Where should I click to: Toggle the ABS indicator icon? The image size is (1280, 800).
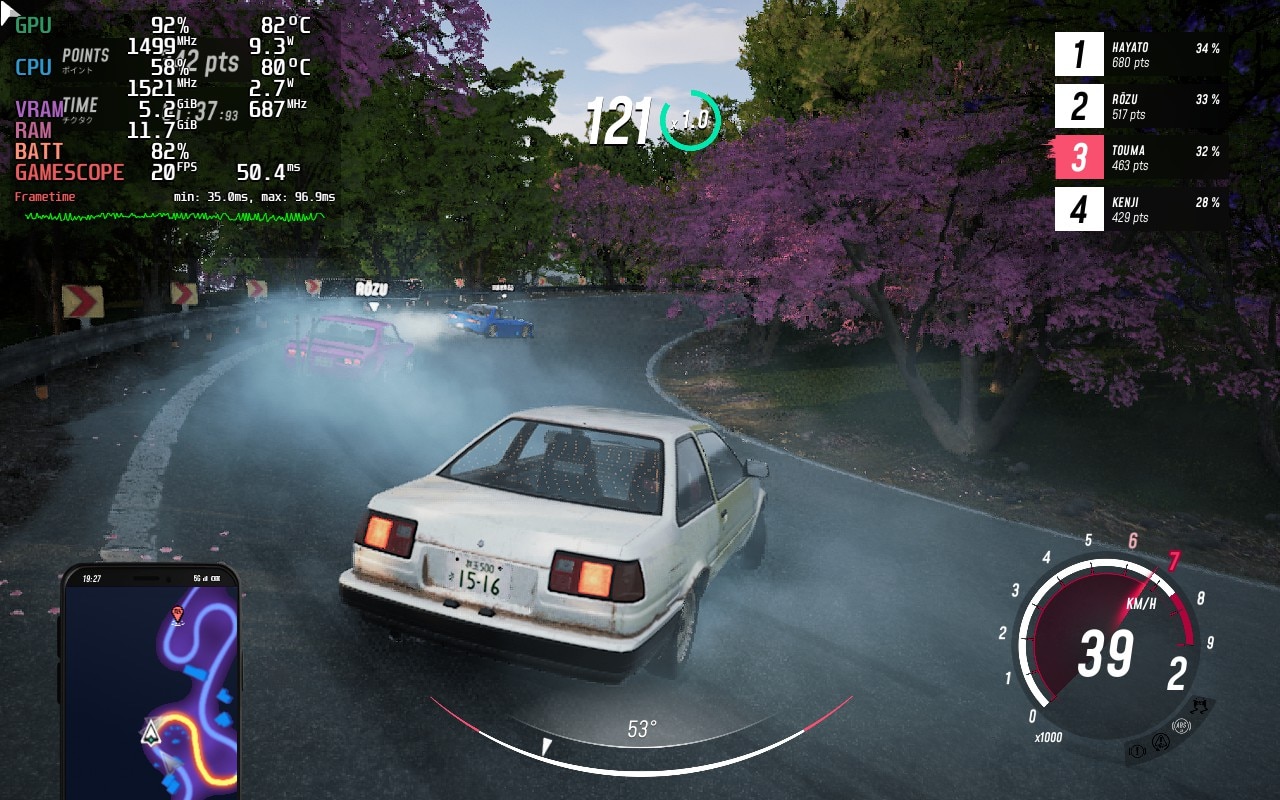coord(1182,728)
